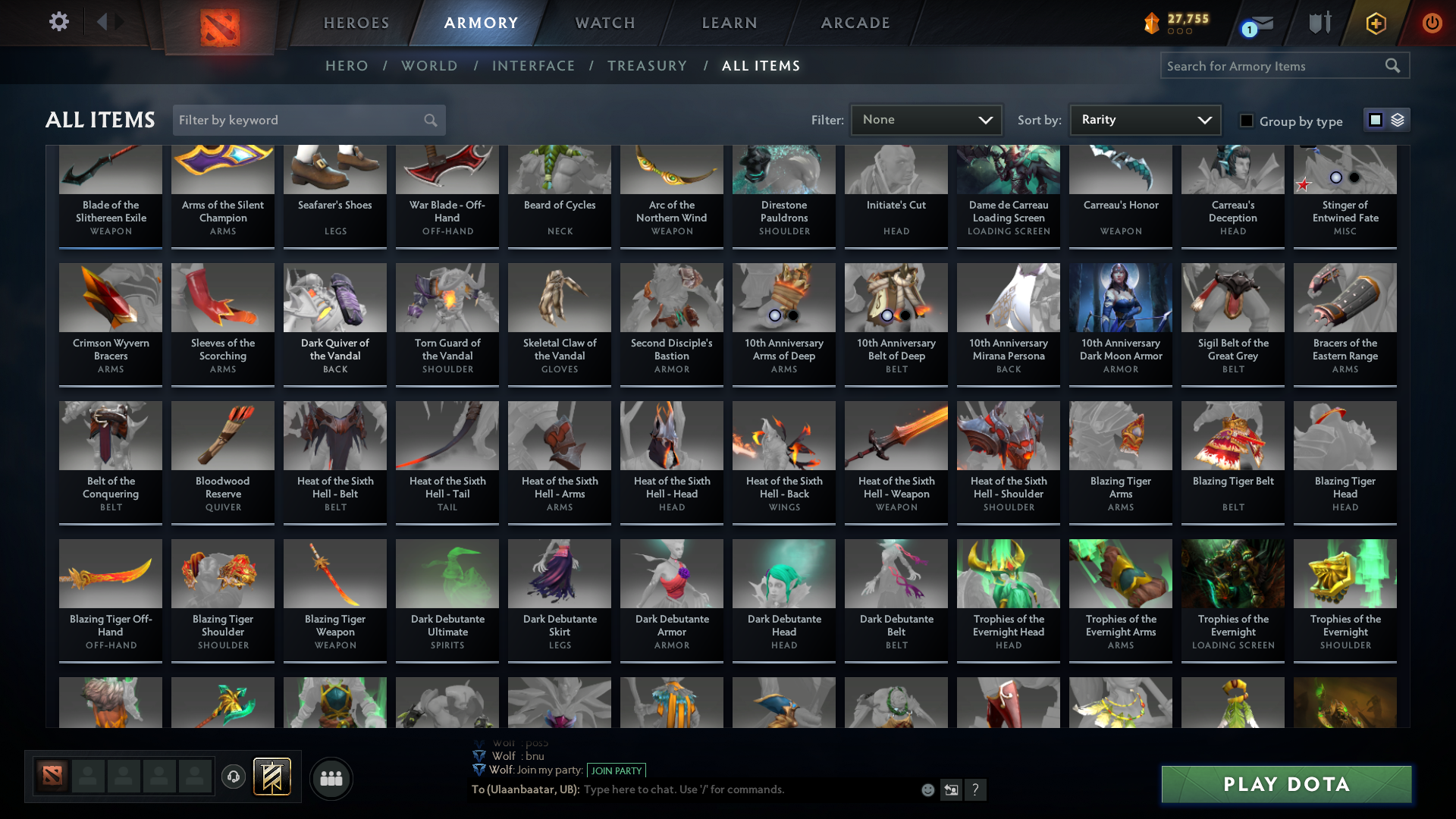Open the TREASURY section
1456x819 pixels.
[647, 66]
